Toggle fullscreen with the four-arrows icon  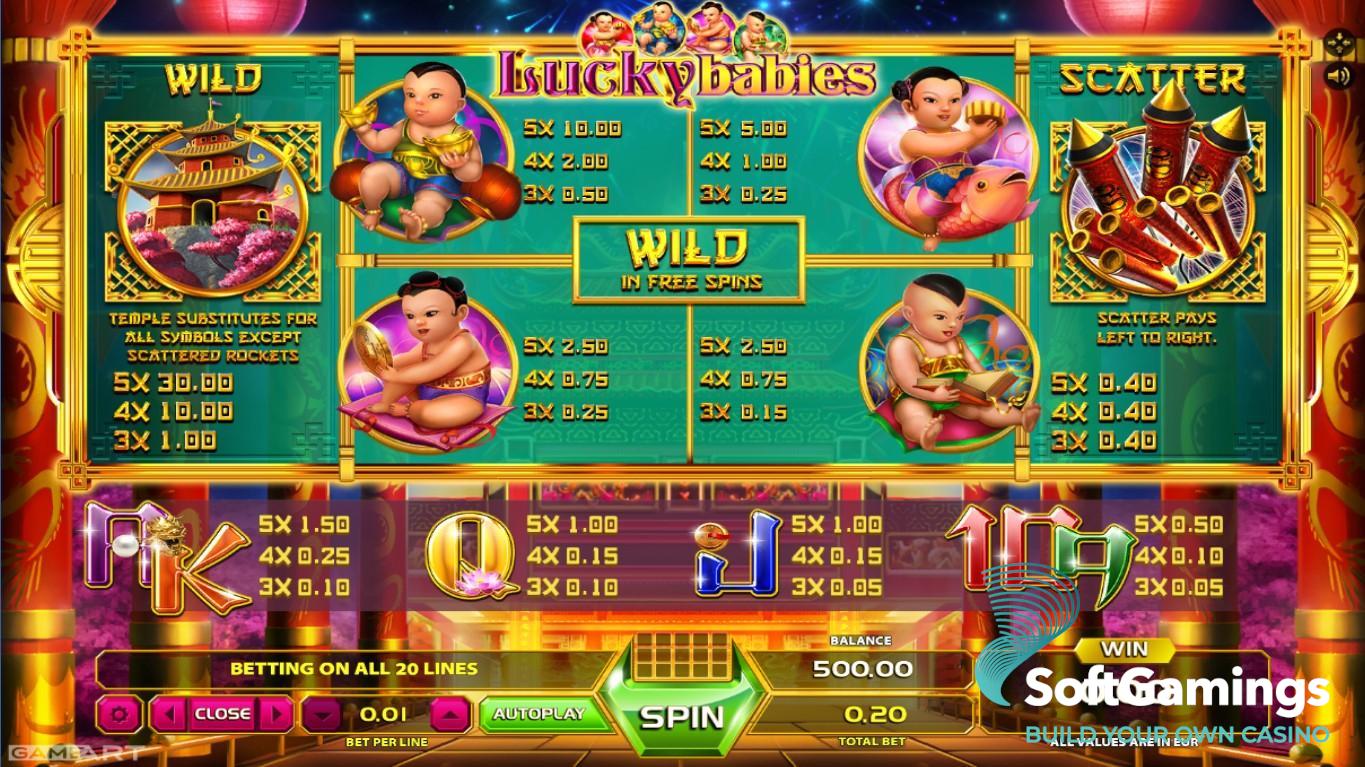pyautogui.click(x=1337, y=44)
